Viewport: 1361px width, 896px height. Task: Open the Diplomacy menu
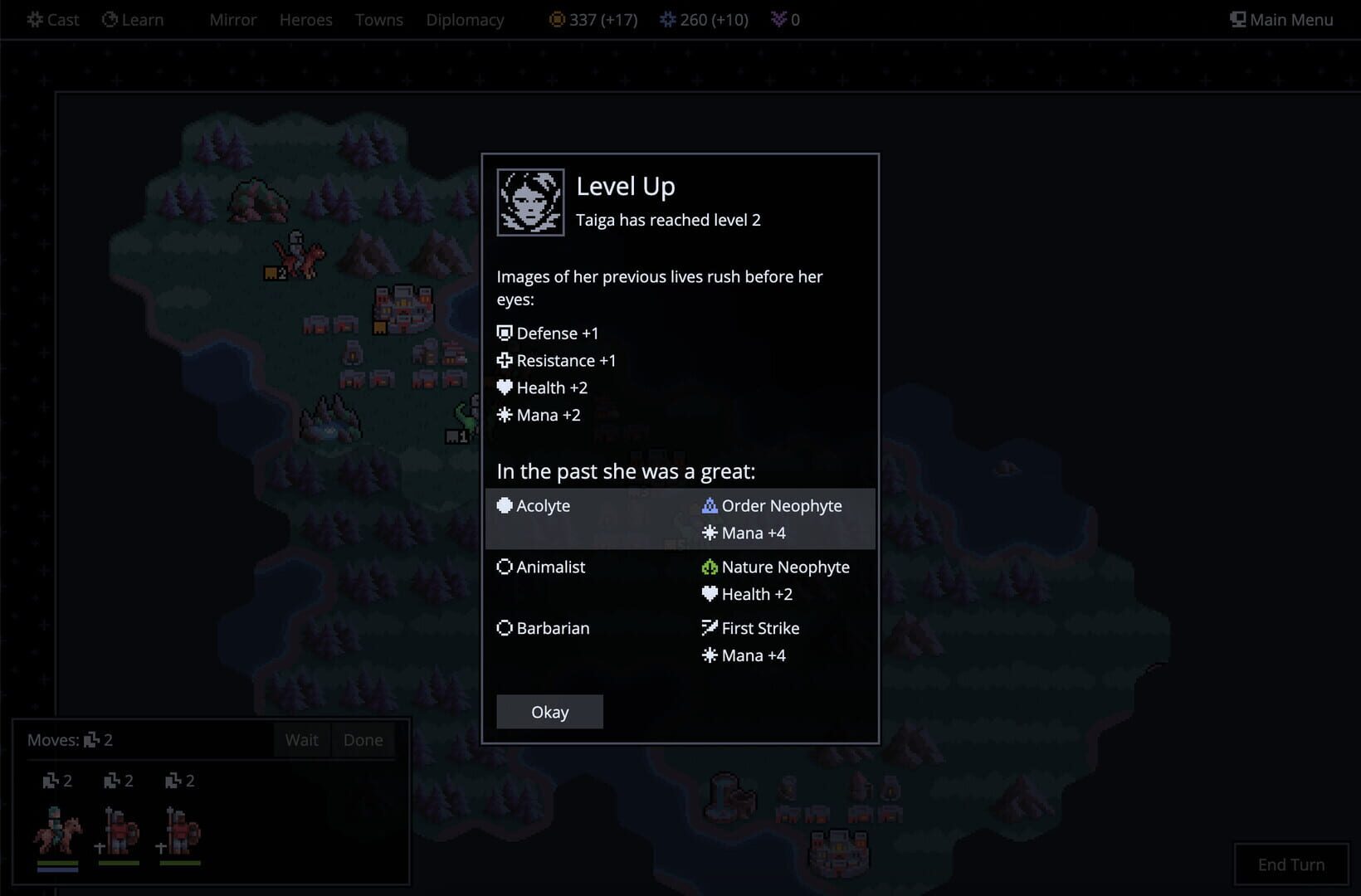465,20
